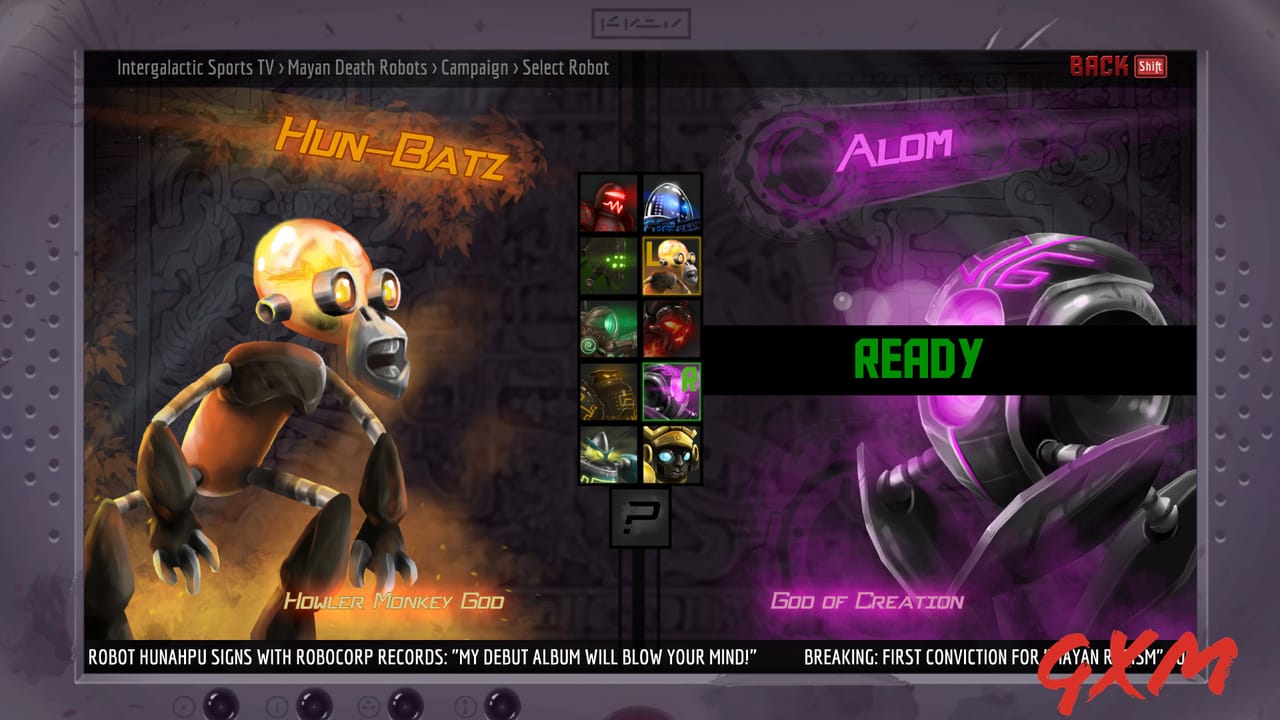Select the gold robot with glowing blue eyes
Screen dimensions: 1280x720
pyautogui.click(x=672, y=456)
